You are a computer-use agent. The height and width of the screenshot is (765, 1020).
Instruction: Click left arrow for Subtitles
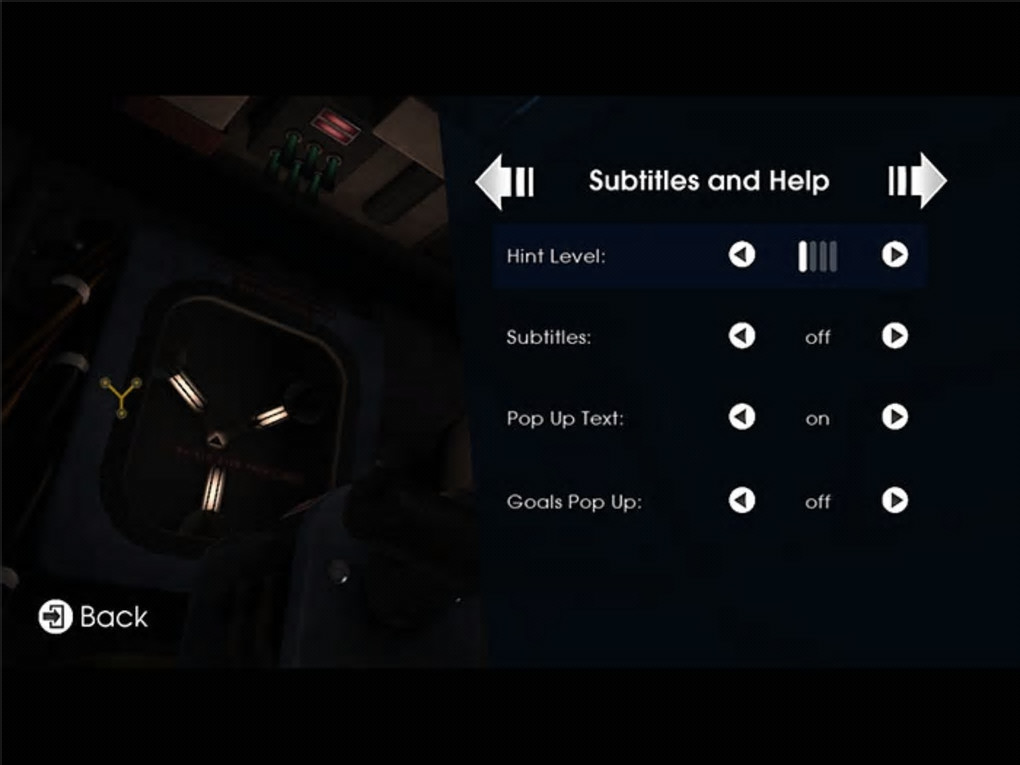point(741,336)
